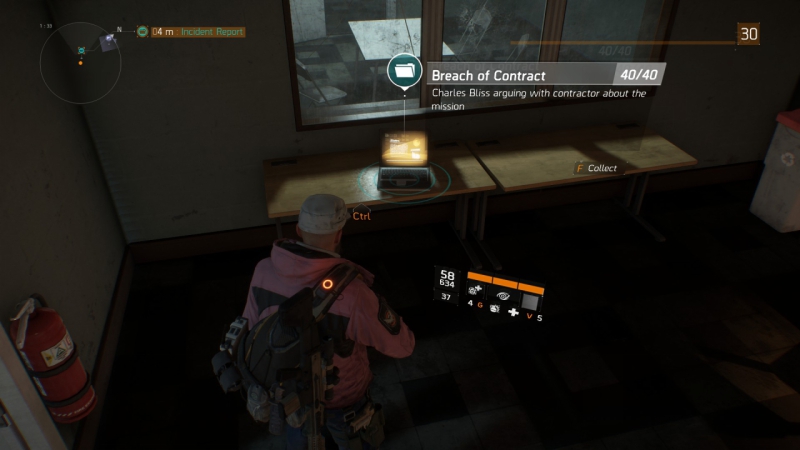Open the Breach of Contract intel folder icon

[405, 72]
